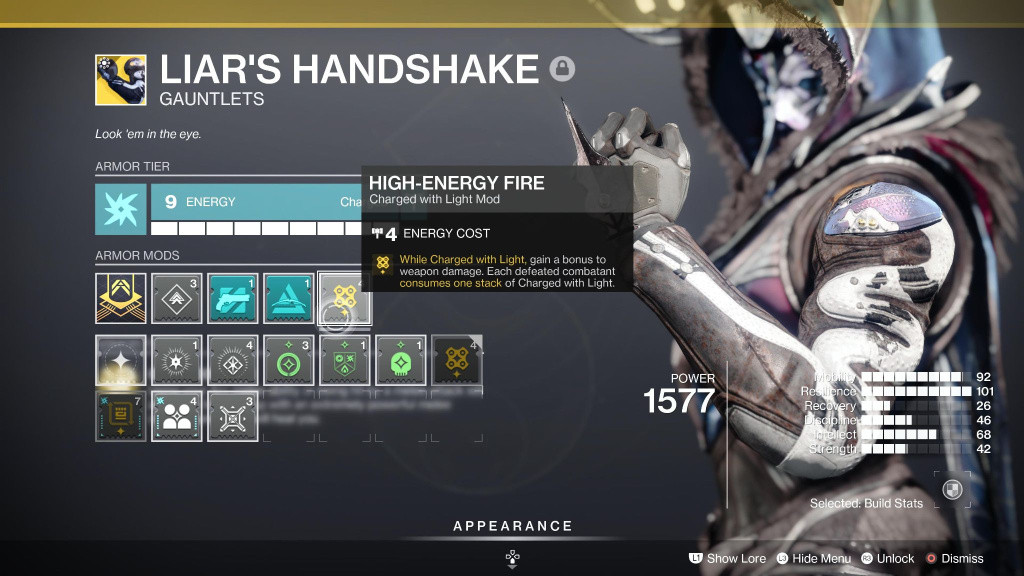Select the golden exotic perk icon
1024x576 pixels.
click(x=121, y=298)
